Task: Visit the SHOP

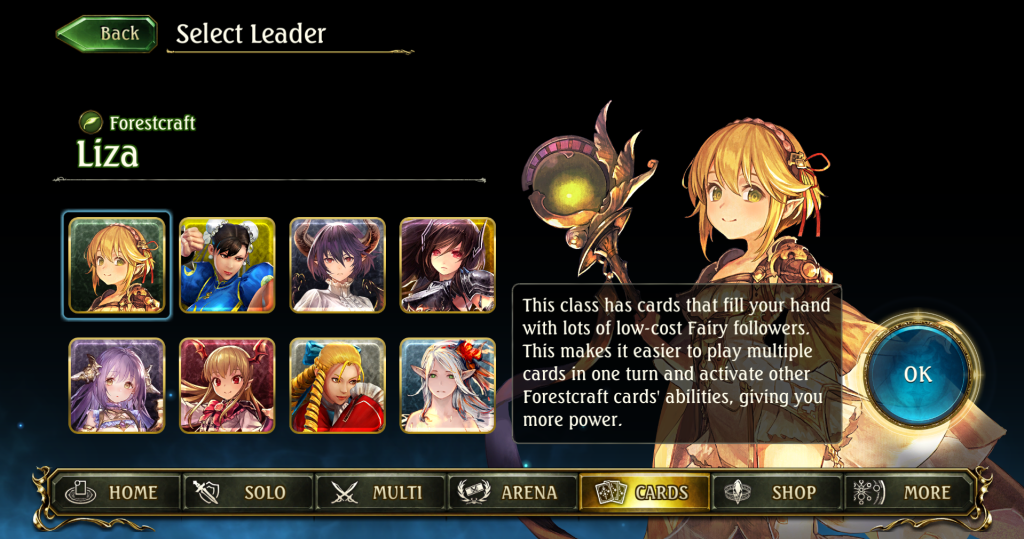Action: pos(776,492)
